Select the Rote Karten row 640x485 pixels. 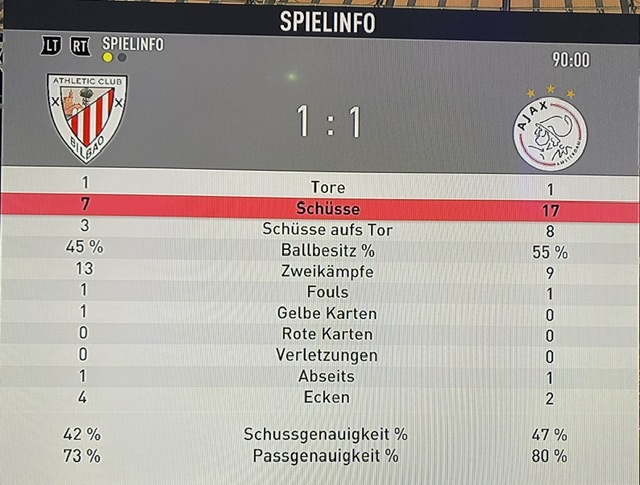327,334
